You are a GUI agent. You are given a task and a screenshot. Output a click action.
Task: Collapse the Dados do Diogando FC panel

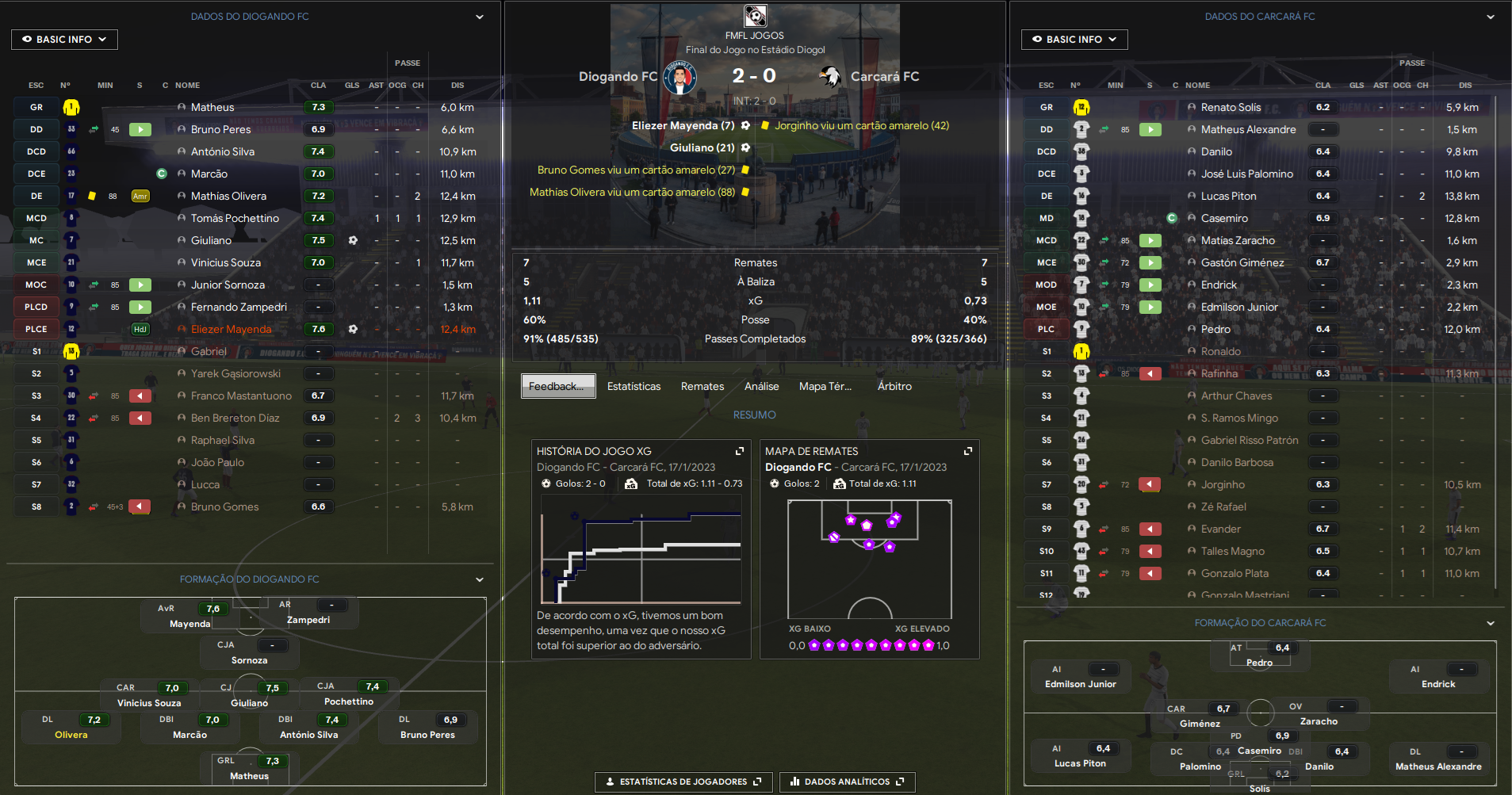click(480, 17)
